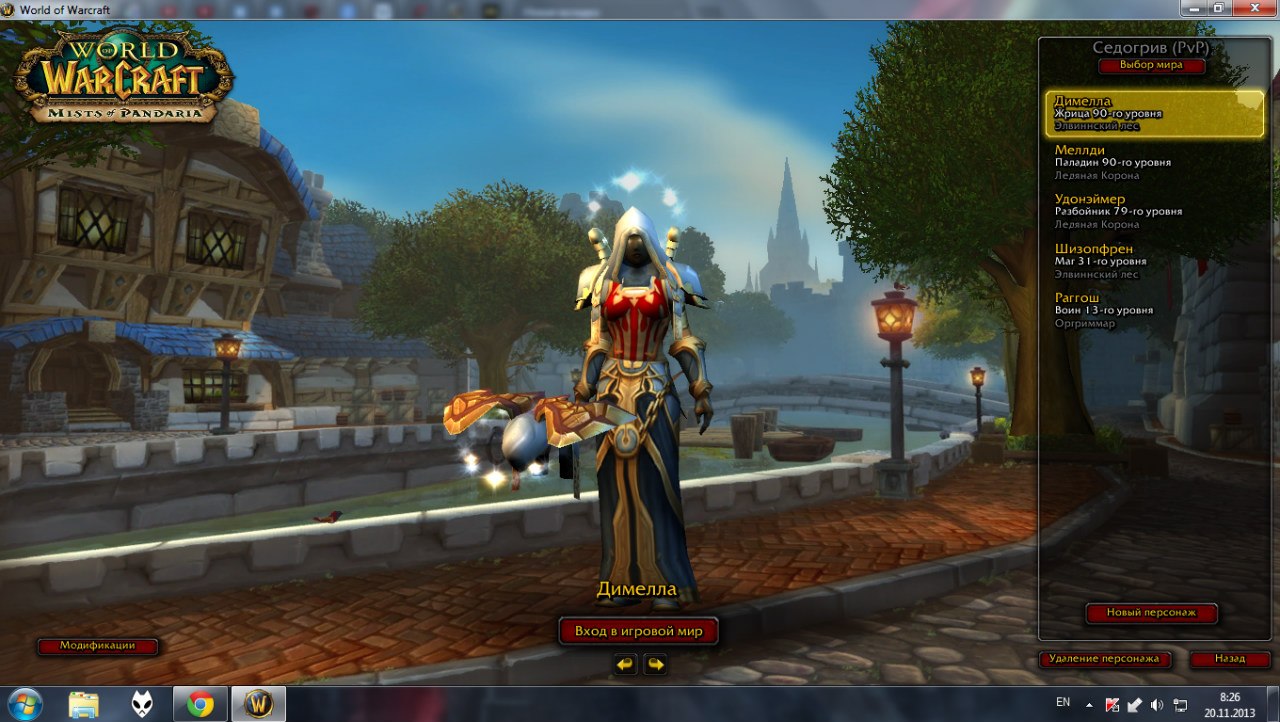Open Kaspersky from the system tray

pyautogui.click(x=1112, y=705)
